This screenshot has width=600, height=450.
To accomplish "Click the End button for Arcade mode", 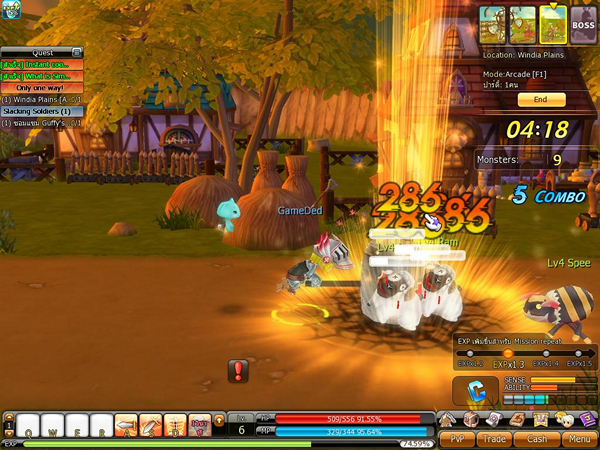I will tap(540, 100).
